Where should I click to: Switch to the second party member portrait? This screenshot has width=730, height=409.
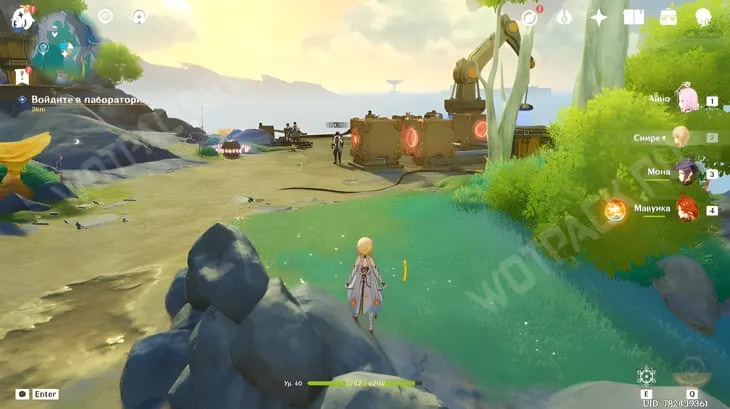point(682,136)
